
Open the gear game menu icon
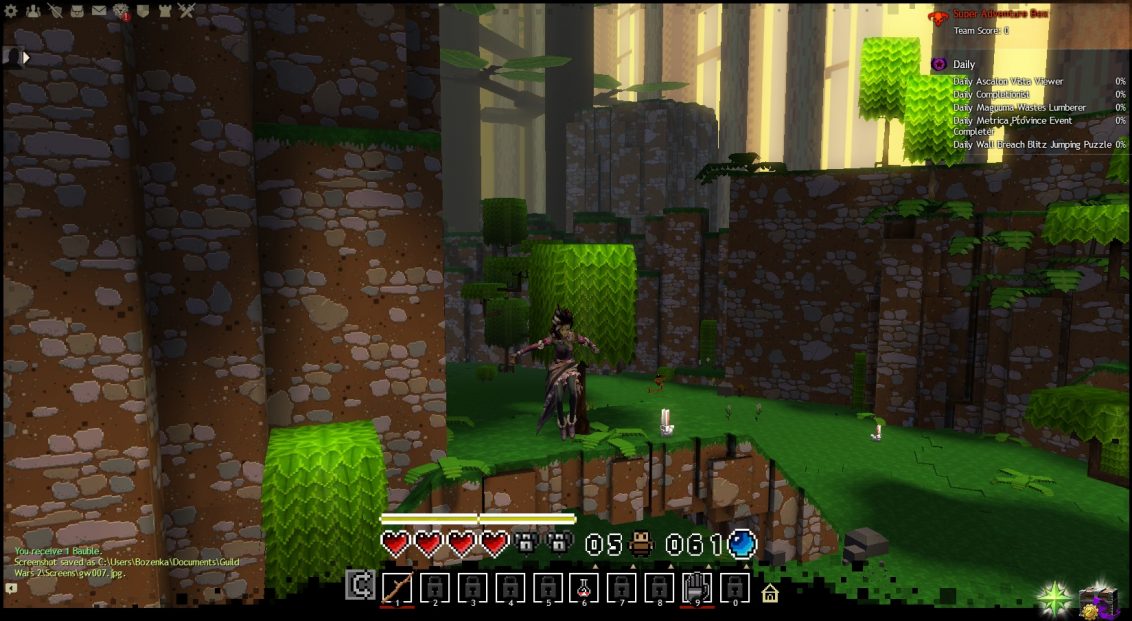[x=11, y=11]
